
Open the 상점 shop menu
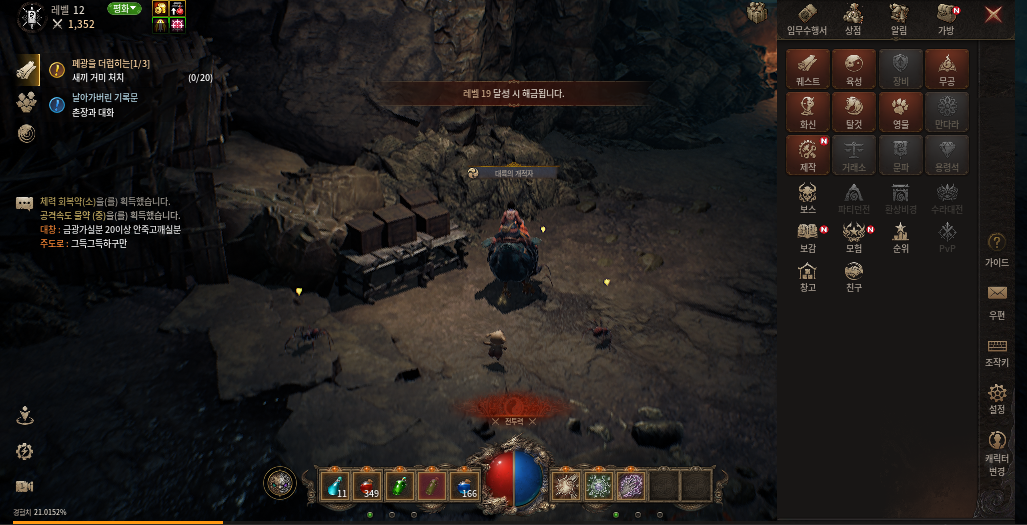pos(853,18)
